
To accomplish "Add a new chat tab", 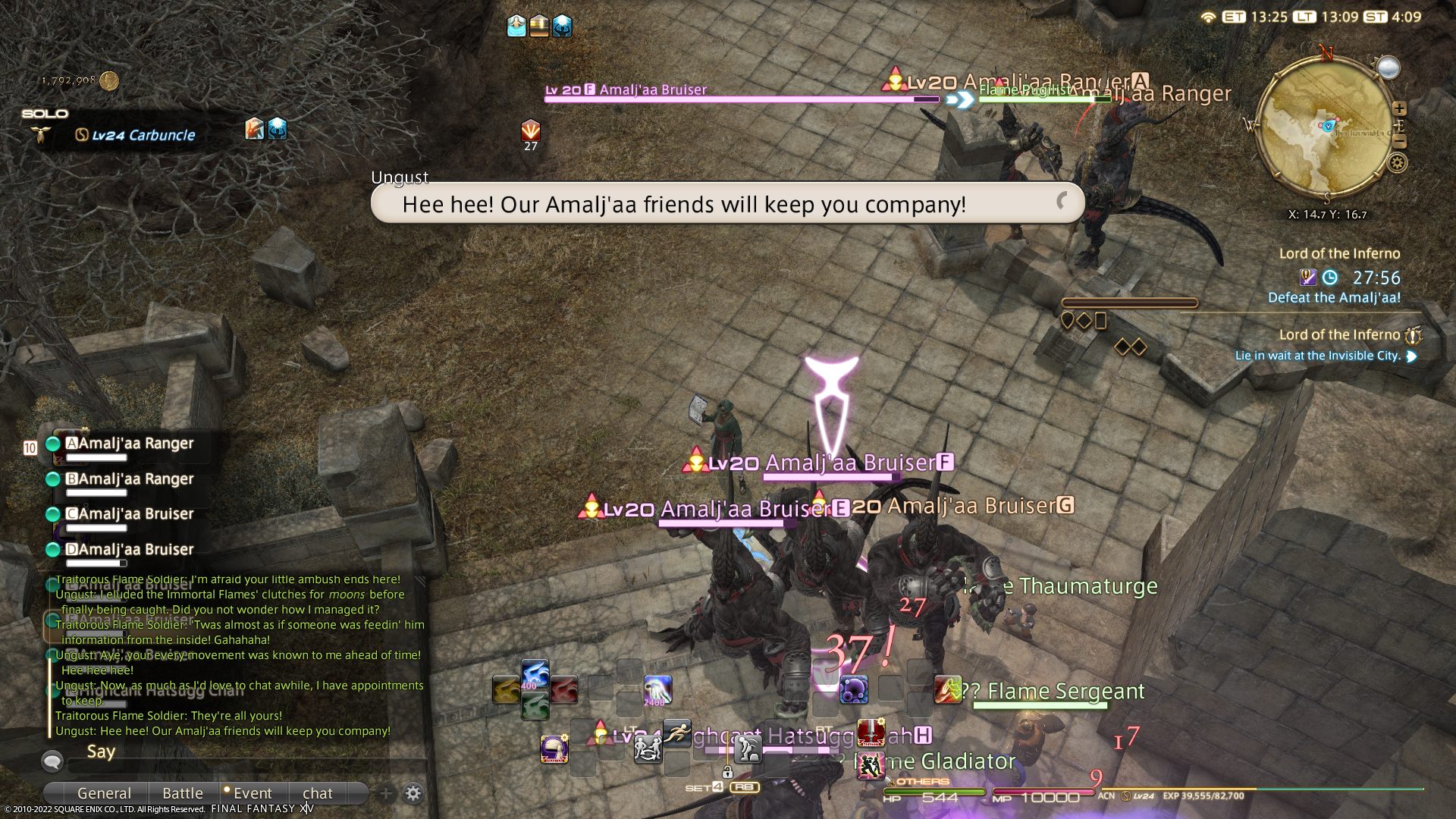I will pyautogui.click(x=386, y=793).
